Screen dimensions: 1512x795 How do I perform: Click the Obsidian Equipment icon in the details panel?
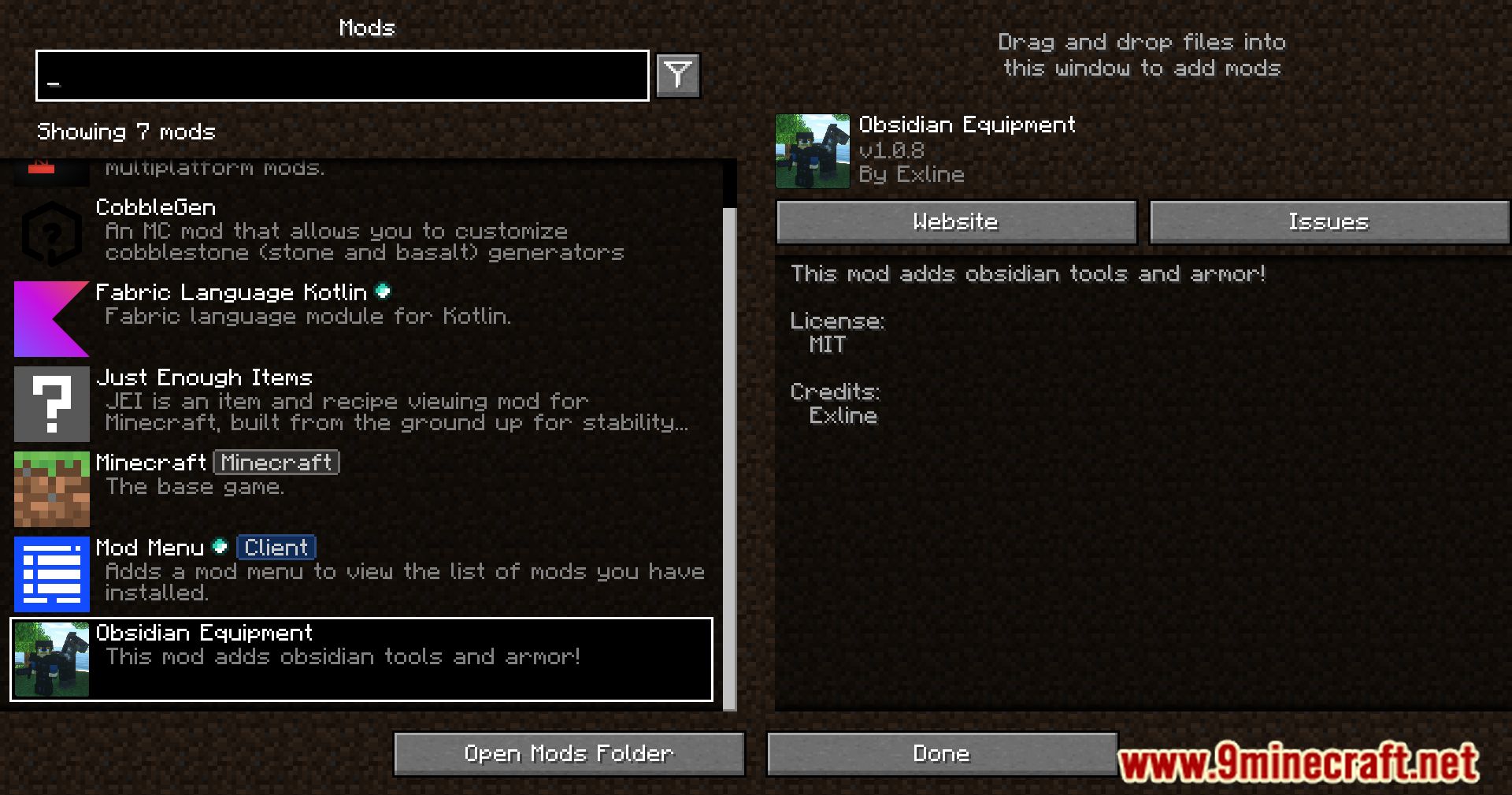click(x=811, y=150)
